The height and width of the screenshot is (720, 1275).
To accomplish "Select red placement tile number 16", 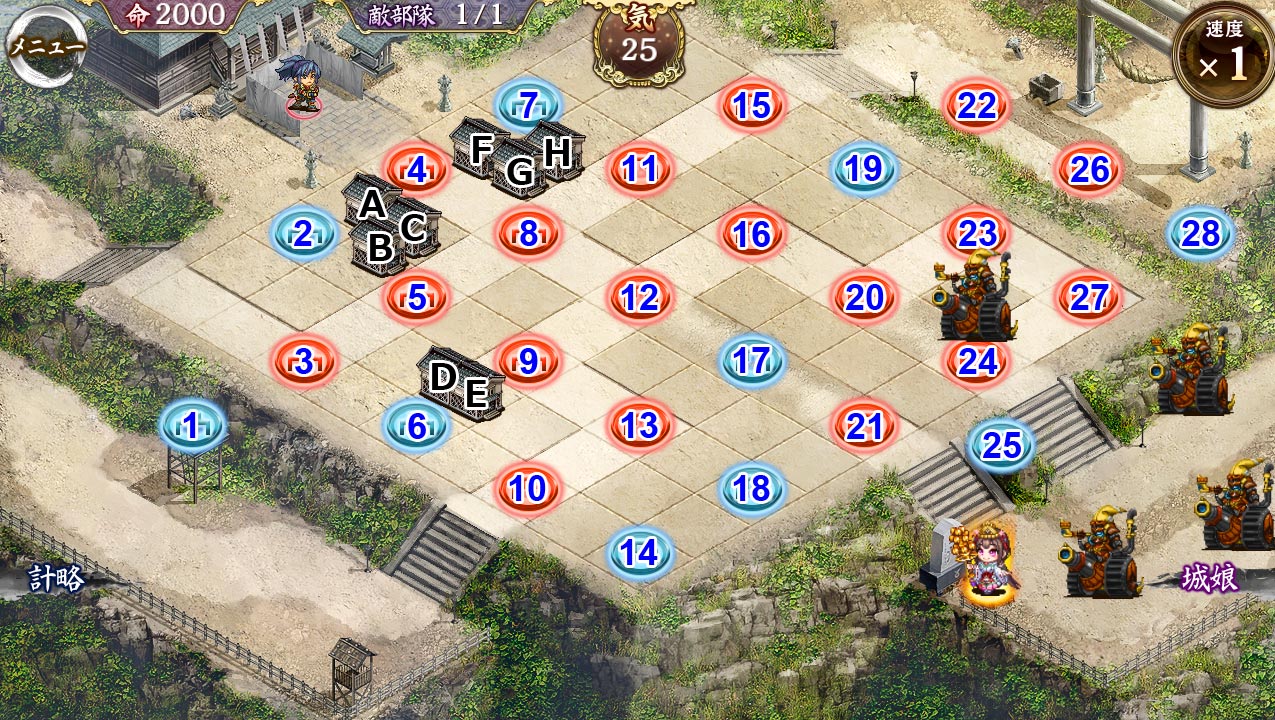I will (751, 234).
